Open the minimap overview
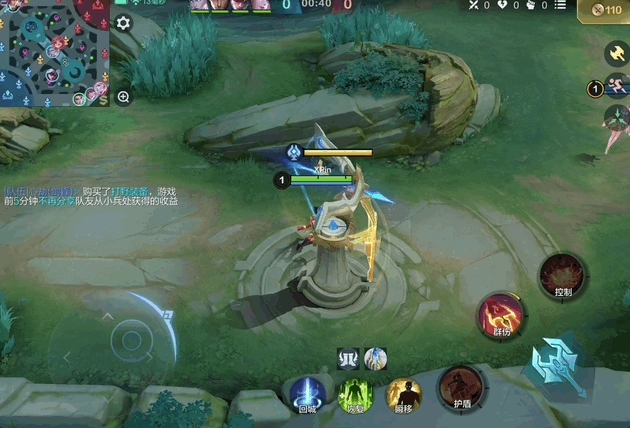The image size is (630, 428). (x=54, y=52)
